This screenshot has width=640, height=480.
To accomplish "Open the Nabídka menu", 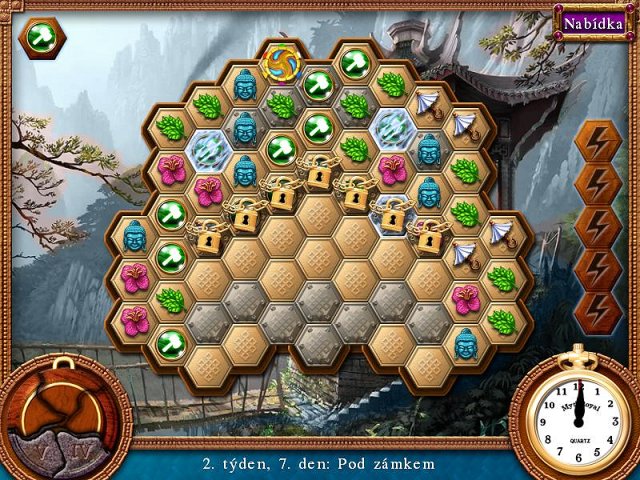I will pos(588,22).
